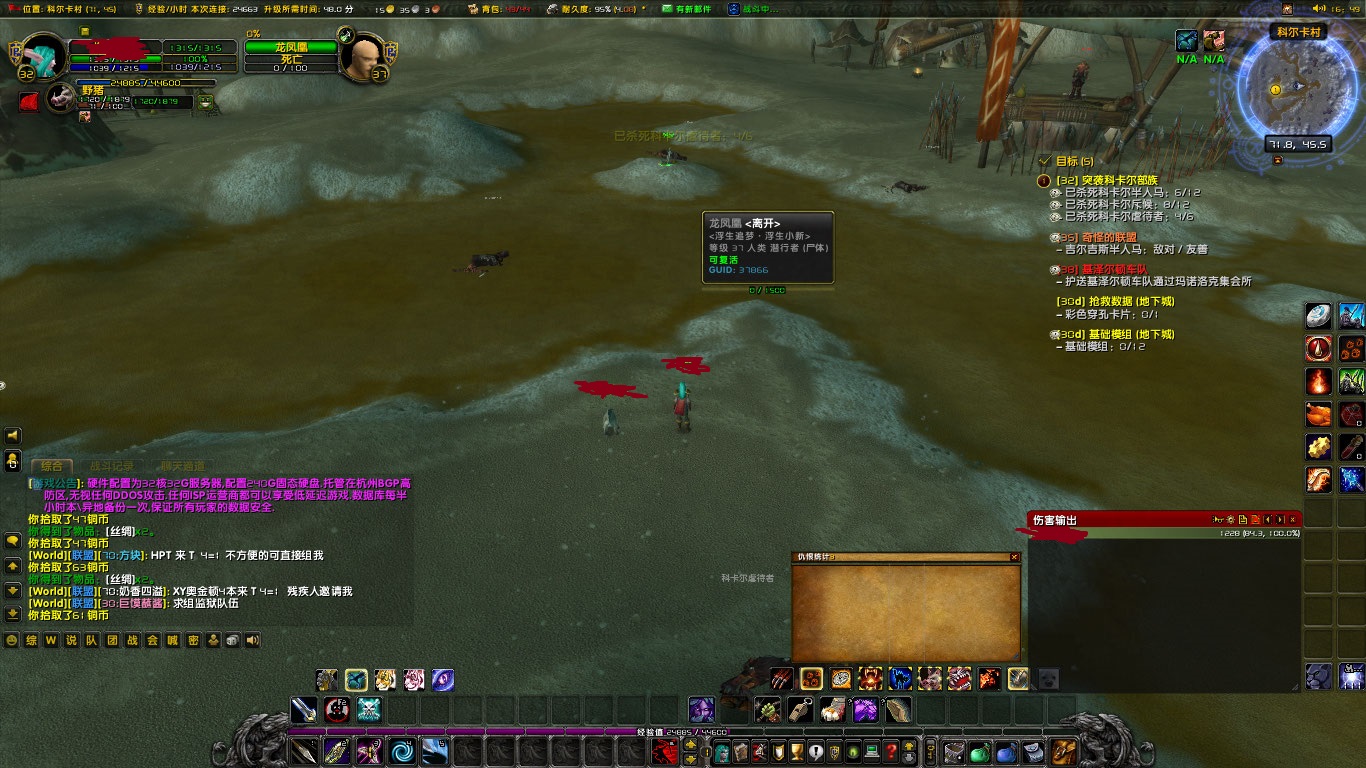Toggle the 喊 yell channel button below chat
1366x768 pixels.
[172, 641]
